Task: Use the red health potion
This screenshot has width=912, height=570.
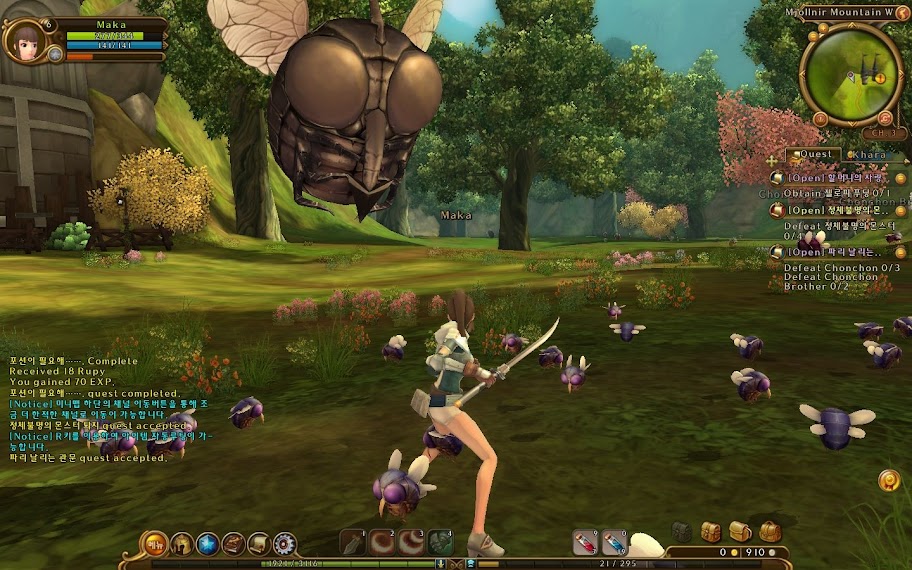Action: point(585,543)
